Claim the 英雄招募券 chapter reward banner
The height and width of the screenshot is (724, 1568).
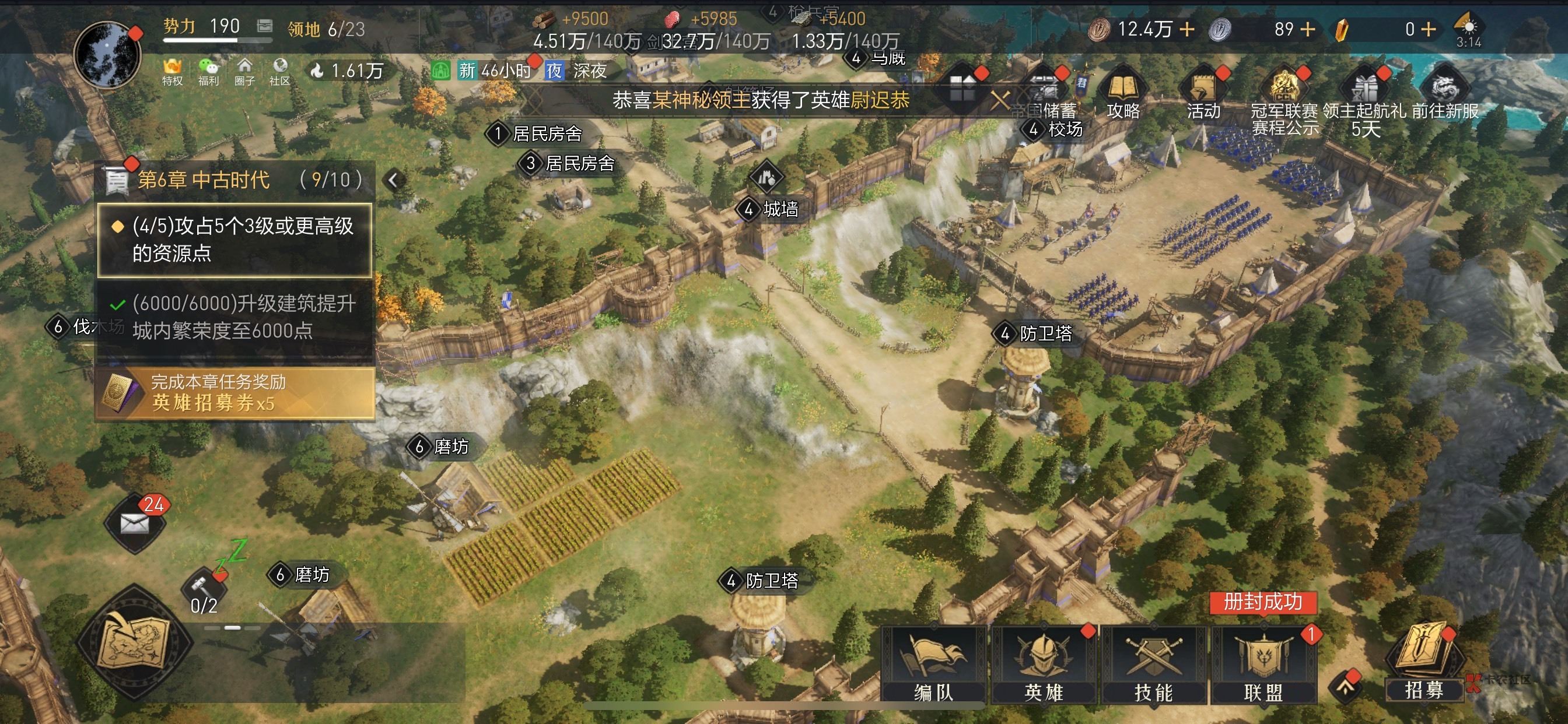pos(235,392)
